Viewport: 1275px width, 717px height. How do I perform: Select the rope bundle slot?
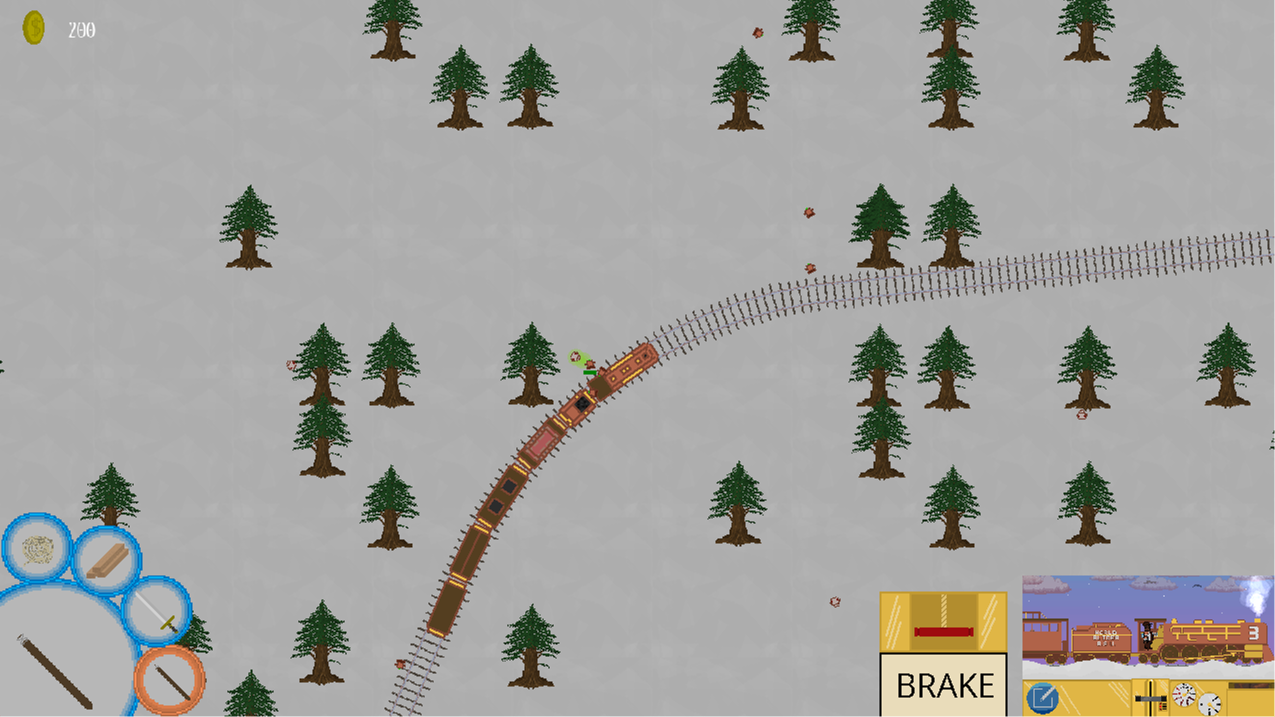[x=37, y=549]
